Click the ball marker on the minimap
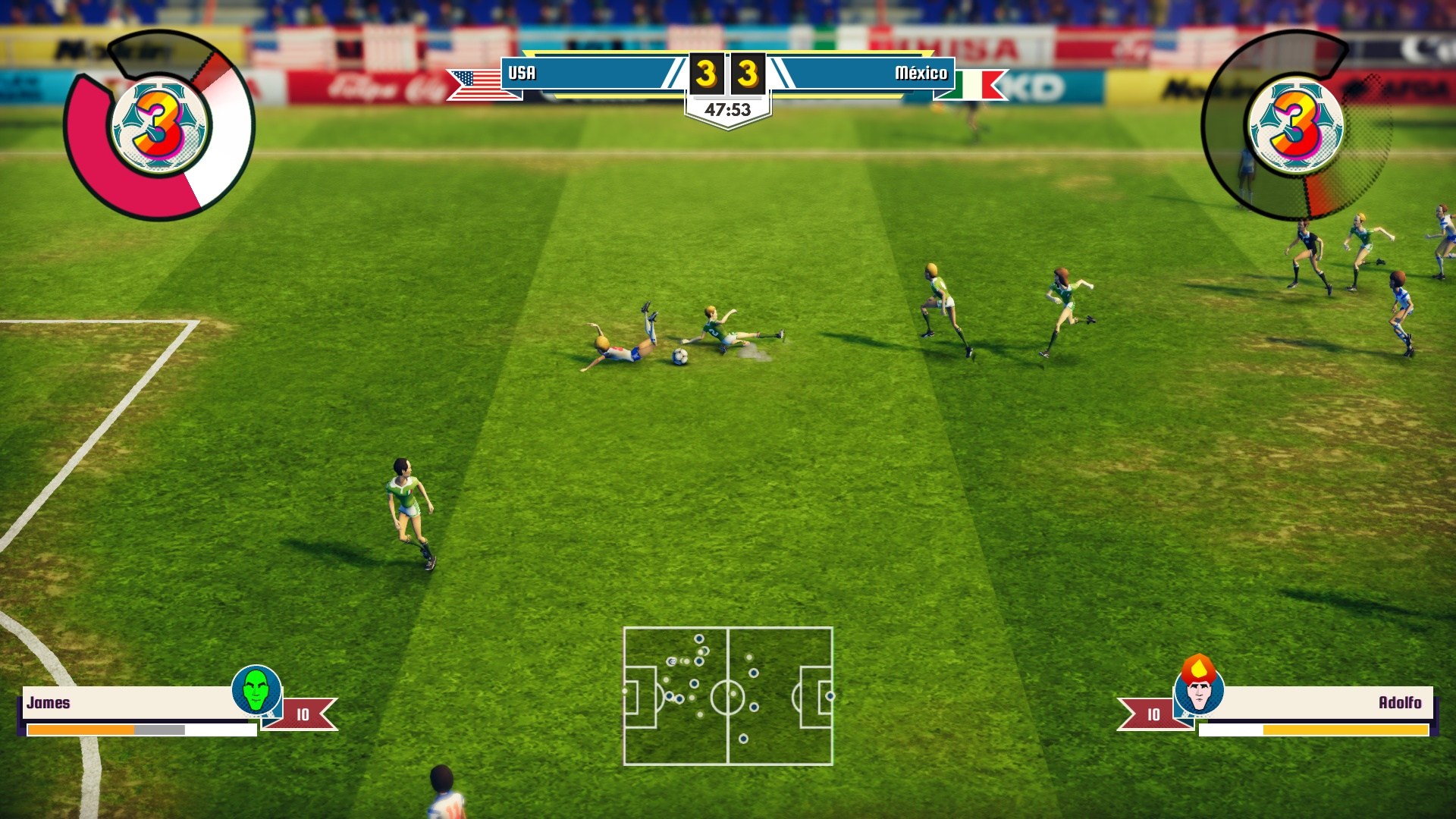Image resolution: width=1456 pixels, height=819 pixels. pos(671,661)
